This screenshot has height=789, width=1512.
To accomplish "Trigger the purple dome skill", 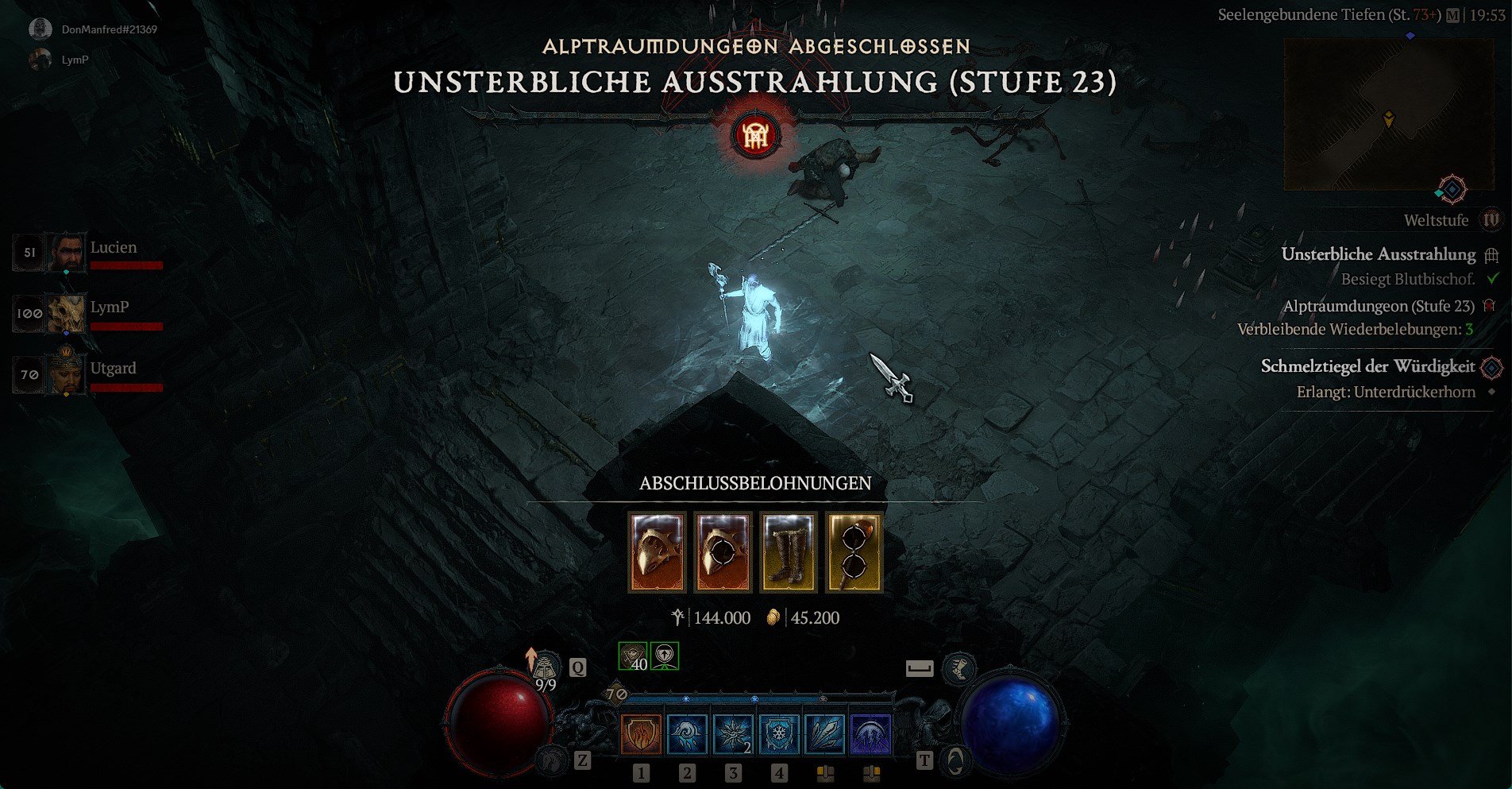I will pos(871,733).
